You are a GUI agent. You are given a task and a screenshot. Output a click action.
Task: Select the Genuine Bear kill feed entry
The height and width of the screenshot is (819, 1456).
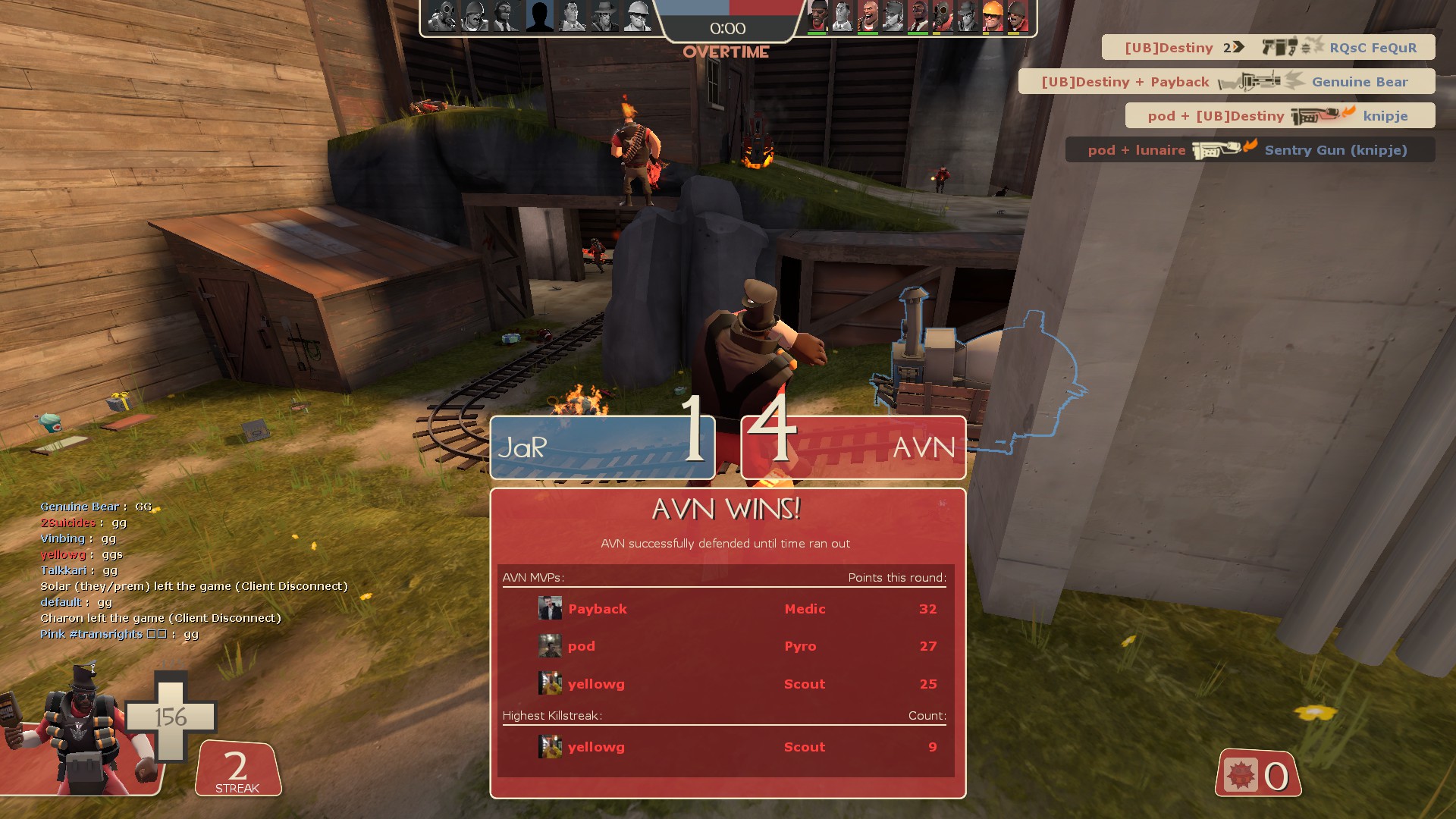click(1226, 81)
